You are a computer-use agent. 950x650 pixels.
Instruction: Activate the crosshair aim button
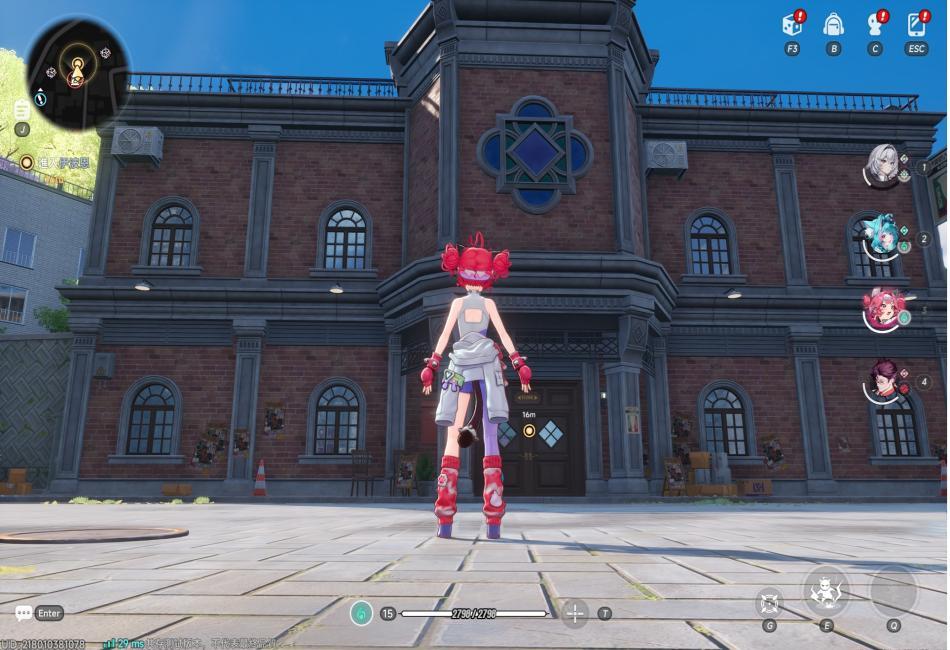[x=575, y=613]
